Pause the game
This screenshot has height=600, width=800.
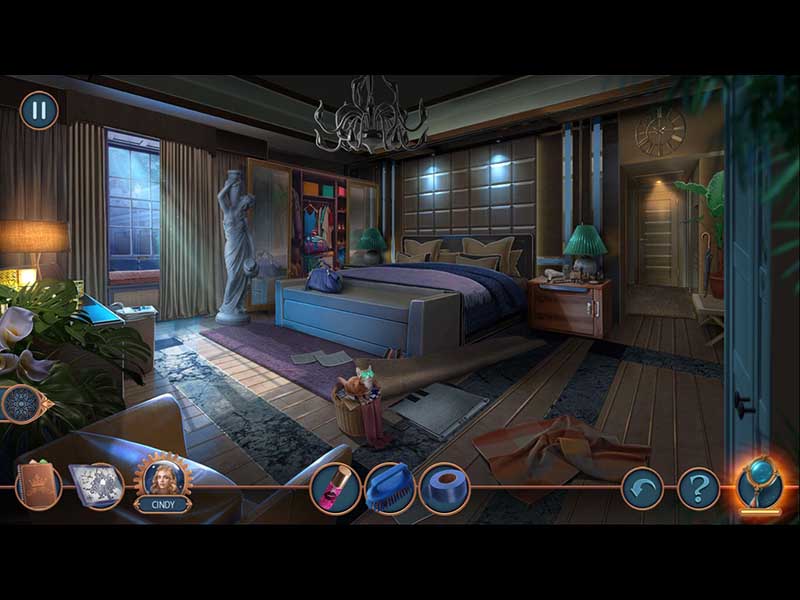[x=39, y=110]
